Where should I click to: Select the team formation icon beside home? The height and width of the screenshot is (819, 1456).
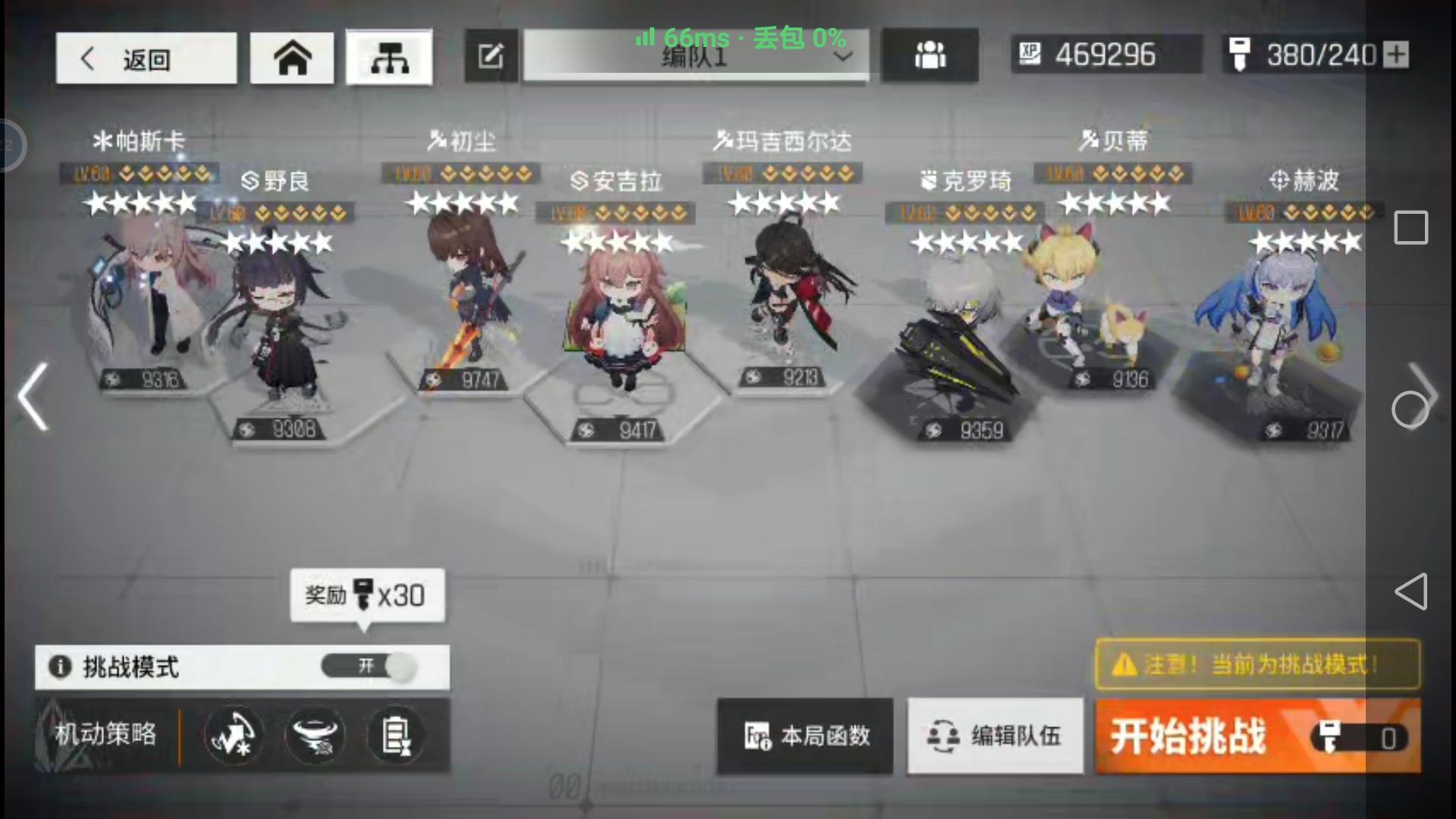click(389, 57)
